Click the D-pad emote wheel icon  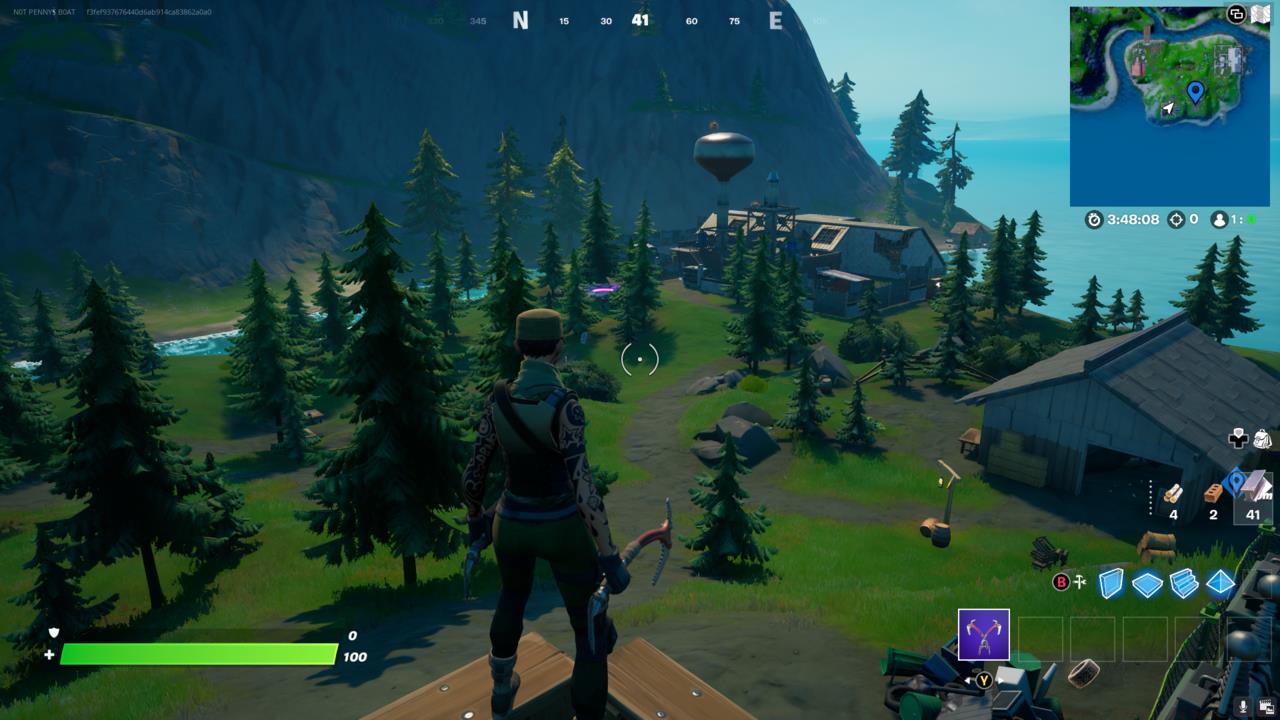[1238, 440]
